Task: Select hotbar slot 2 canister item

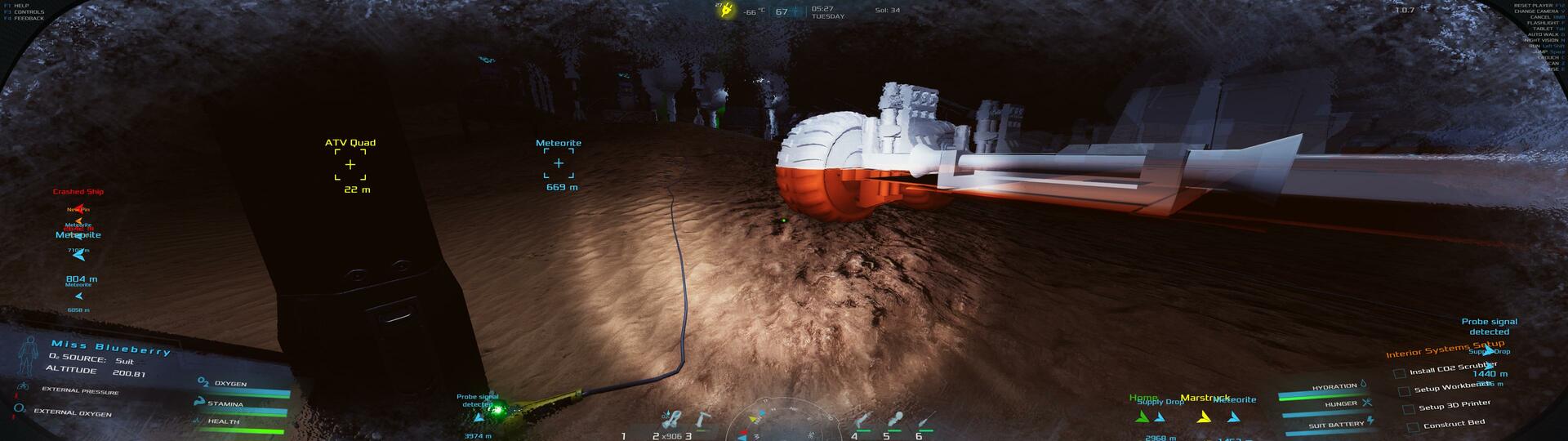Action: [671, 420]
